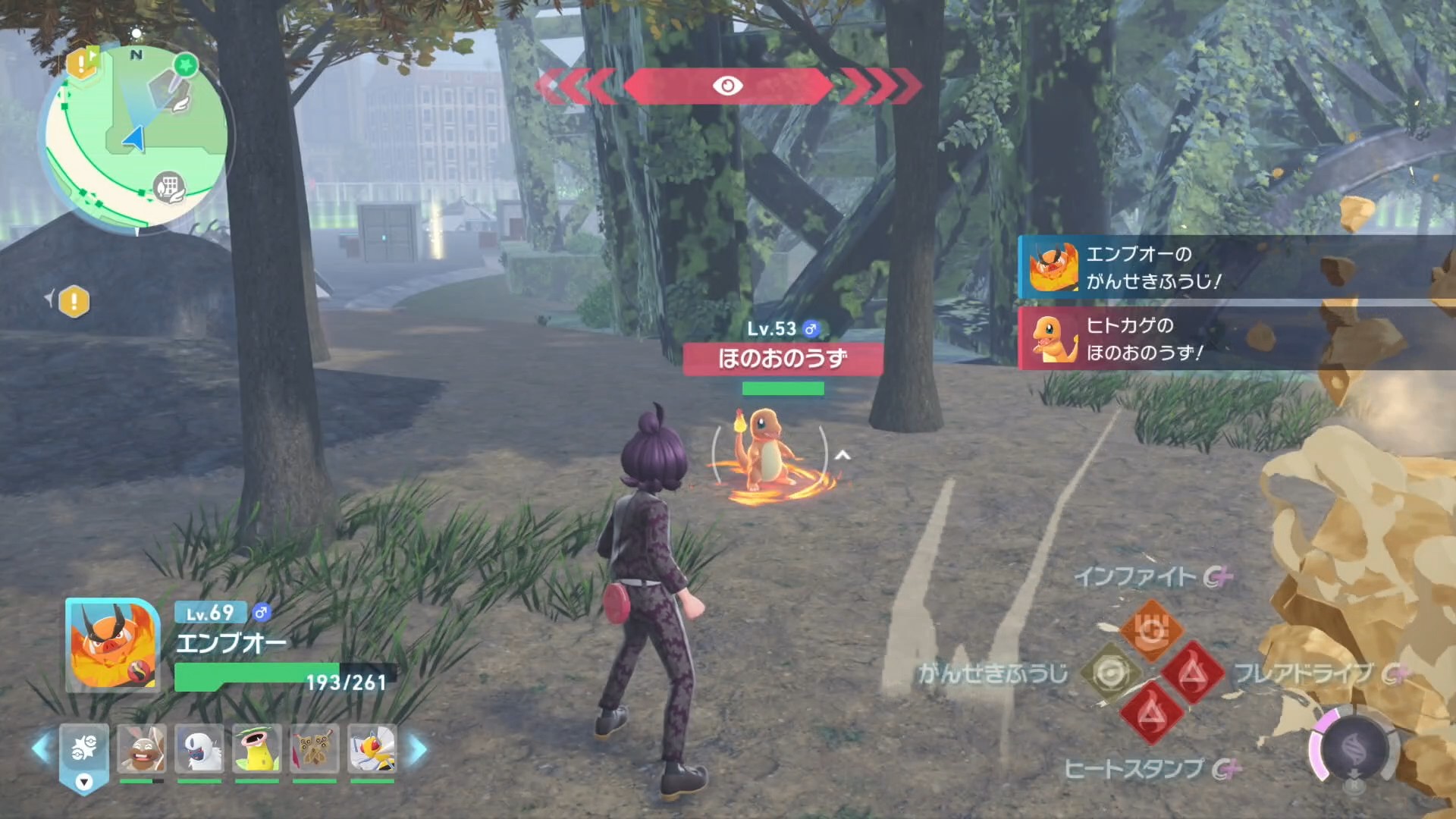Choose the brown moth Pokémon party slot
The width and height of the screenshot is (1456, 819).
[x=315, y=750]
